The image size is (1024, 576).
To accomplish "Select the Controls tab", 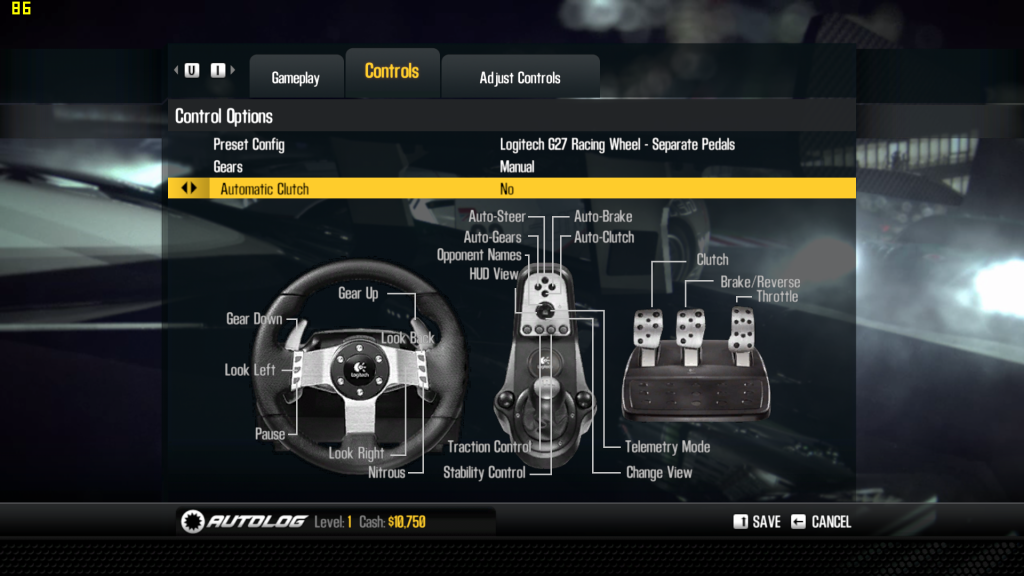I will [392, 72].
